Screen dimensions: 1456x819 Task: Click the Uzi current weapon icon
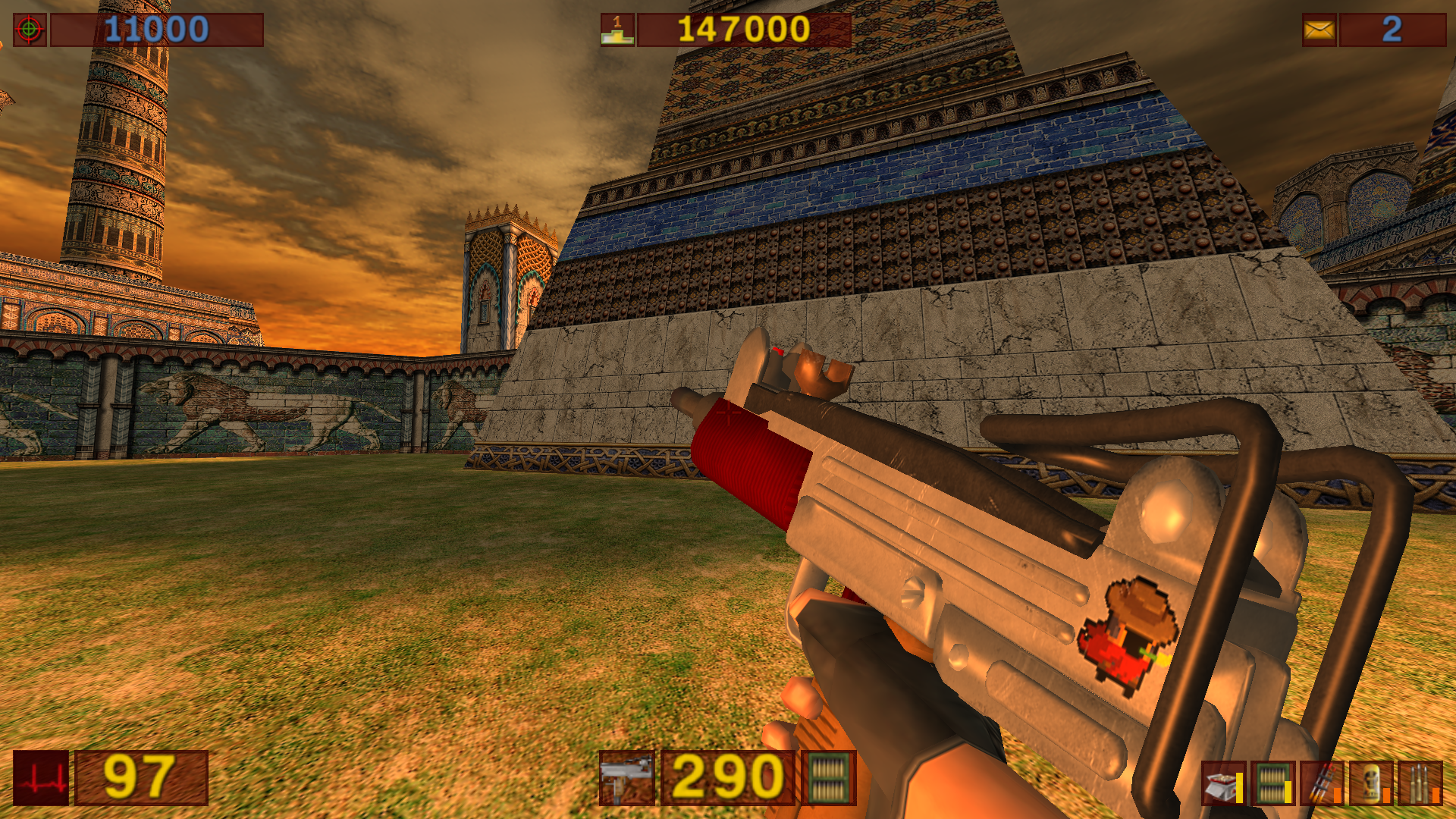coord(626,778)
